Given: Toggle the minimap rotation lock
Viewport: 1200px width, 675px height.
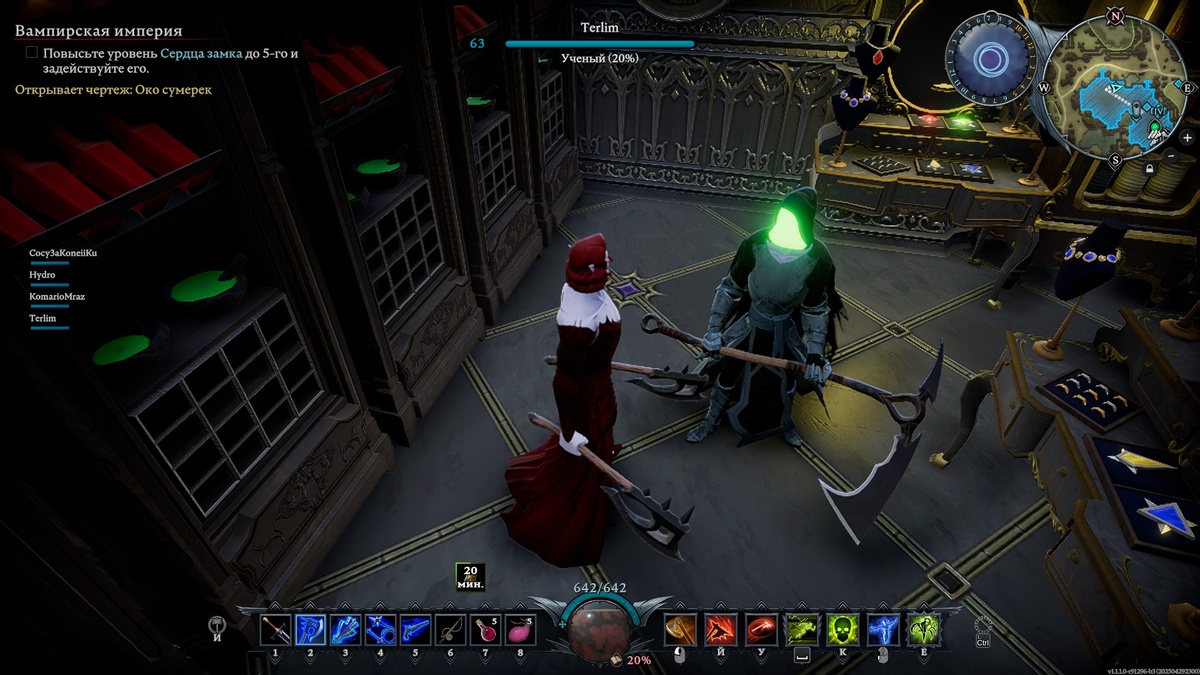Looking at the screenshot, I should pyautogui.click(x=1151, y=170).
